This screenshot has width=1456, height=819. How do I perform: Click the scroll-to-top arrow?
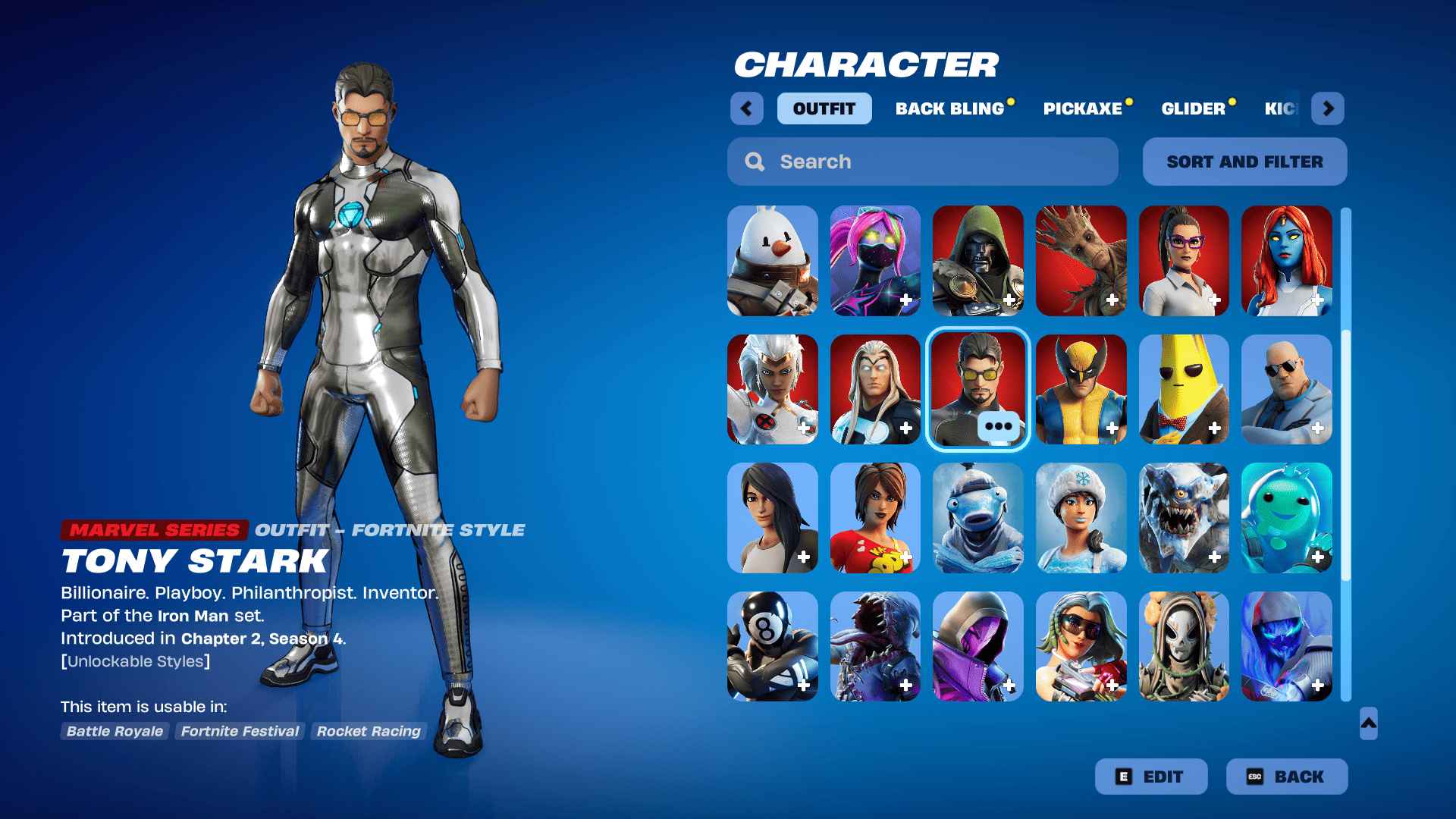(x=1367, y=724)
